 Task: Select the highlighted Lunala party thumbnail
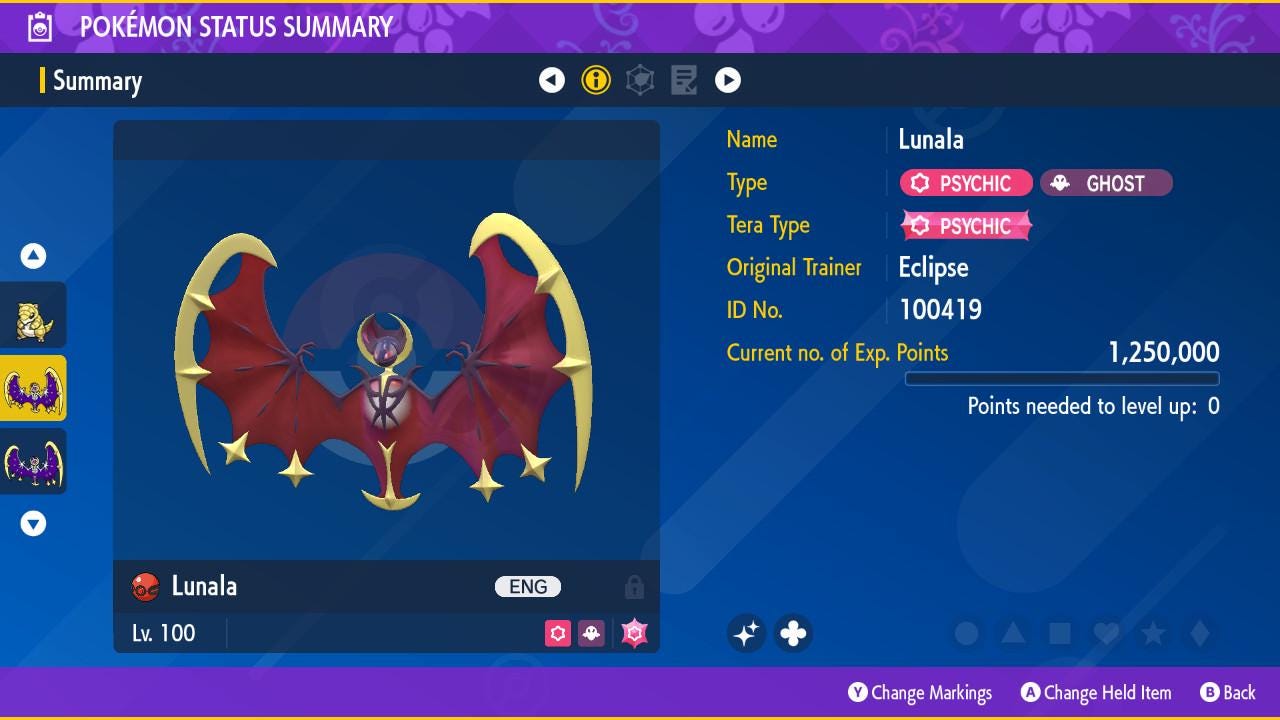33,388
